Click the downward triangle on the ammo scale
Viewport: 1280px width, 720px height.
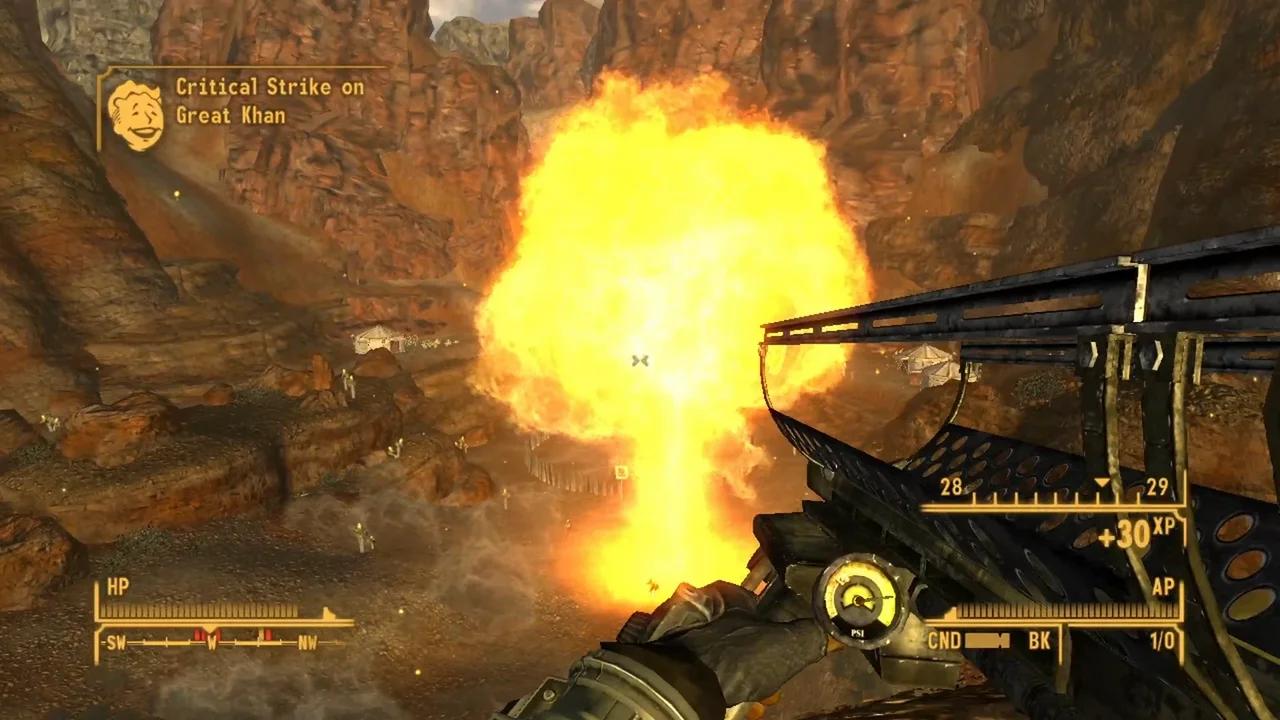[x=1101, y=482]
